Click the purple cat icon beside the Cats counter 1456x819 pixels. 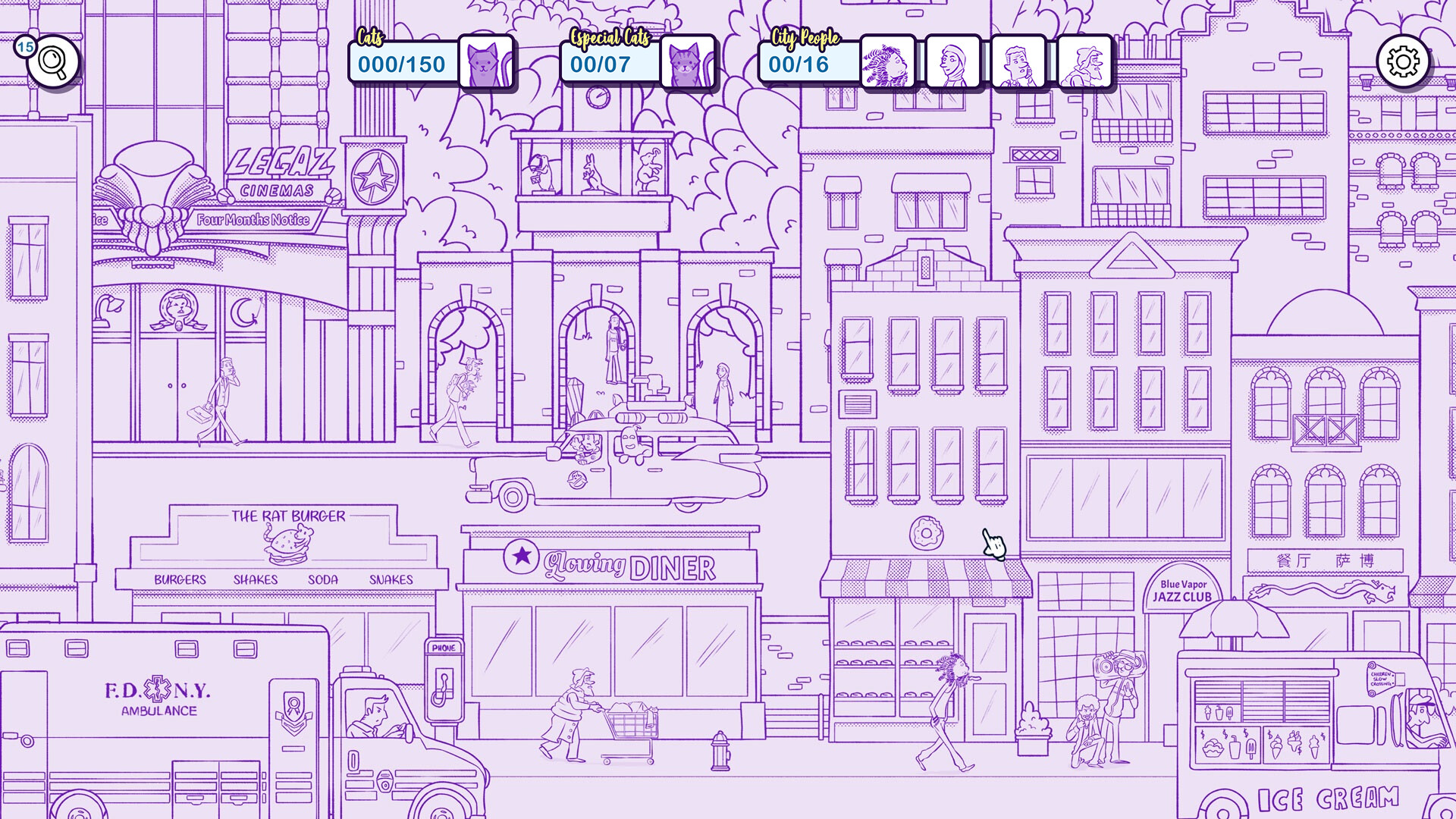click(488, 64)
